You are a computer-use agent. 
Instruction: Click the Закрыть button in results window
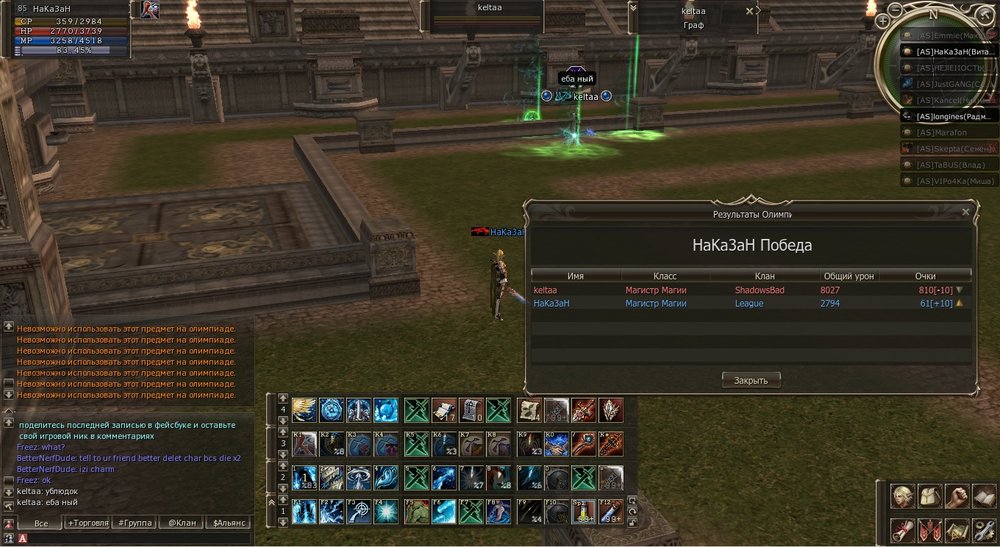click(x=750, y=380)
